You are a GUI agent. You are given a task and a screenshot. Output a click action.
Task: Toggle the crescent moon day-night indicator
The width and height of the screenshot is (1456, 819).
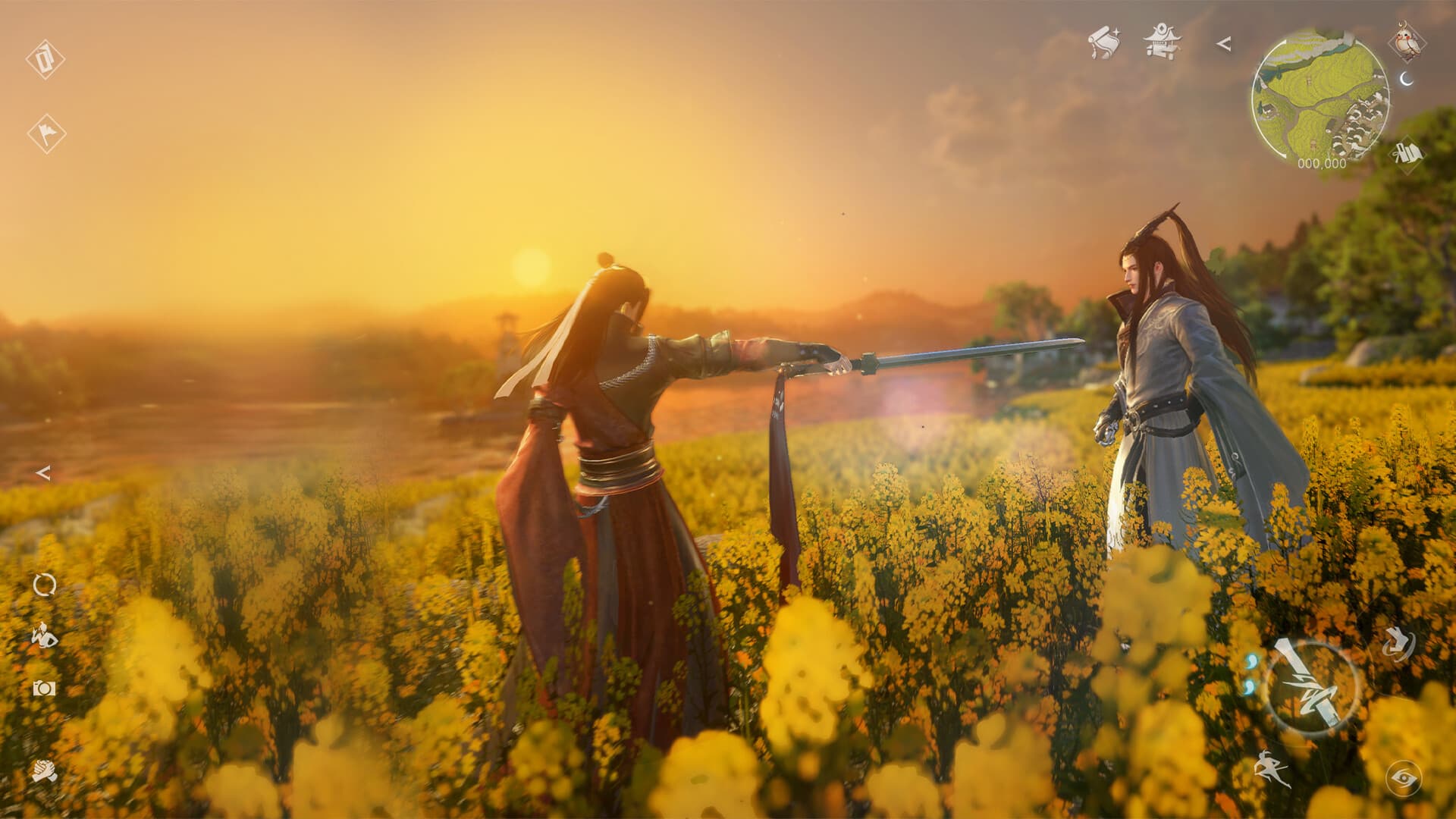point(1405,80)
